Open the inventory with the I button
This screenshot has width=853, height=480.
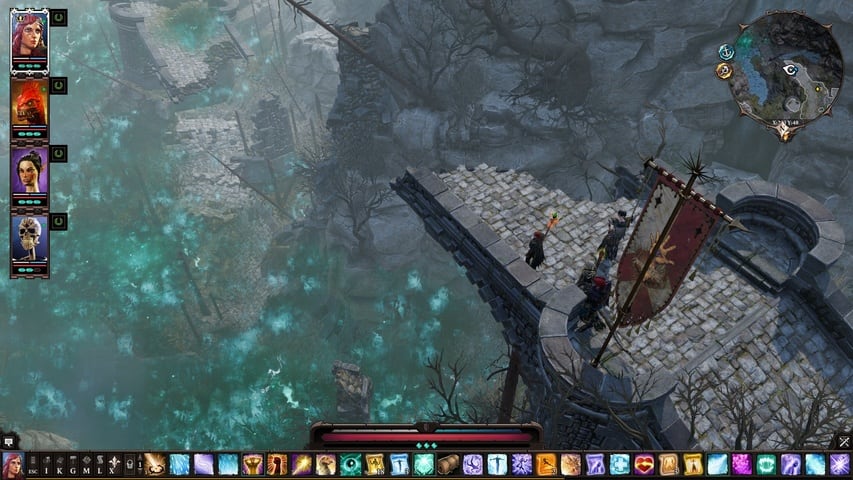pos(45,465)
